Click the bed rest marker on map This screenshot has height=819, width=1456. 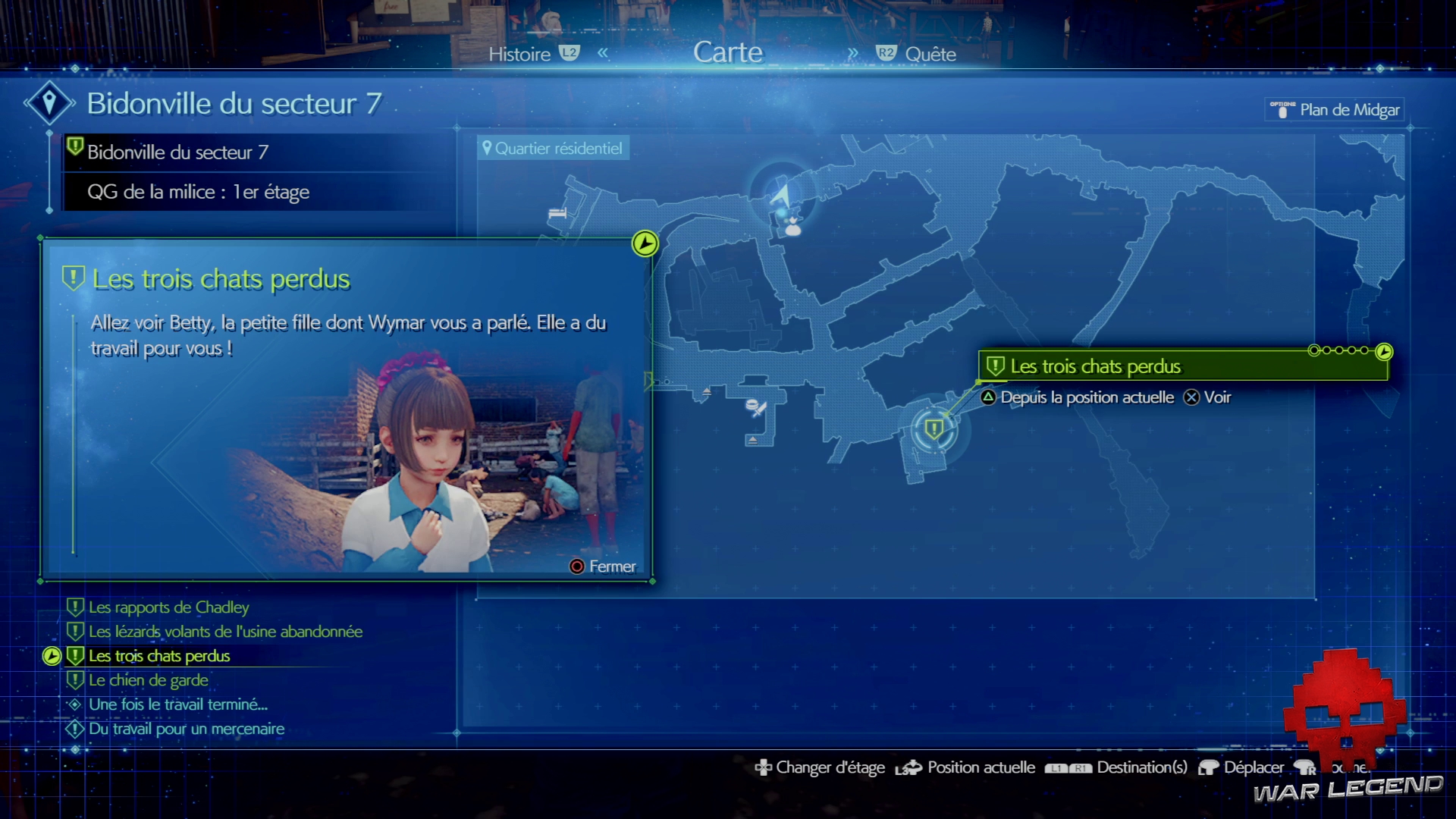tap(557, 213)
